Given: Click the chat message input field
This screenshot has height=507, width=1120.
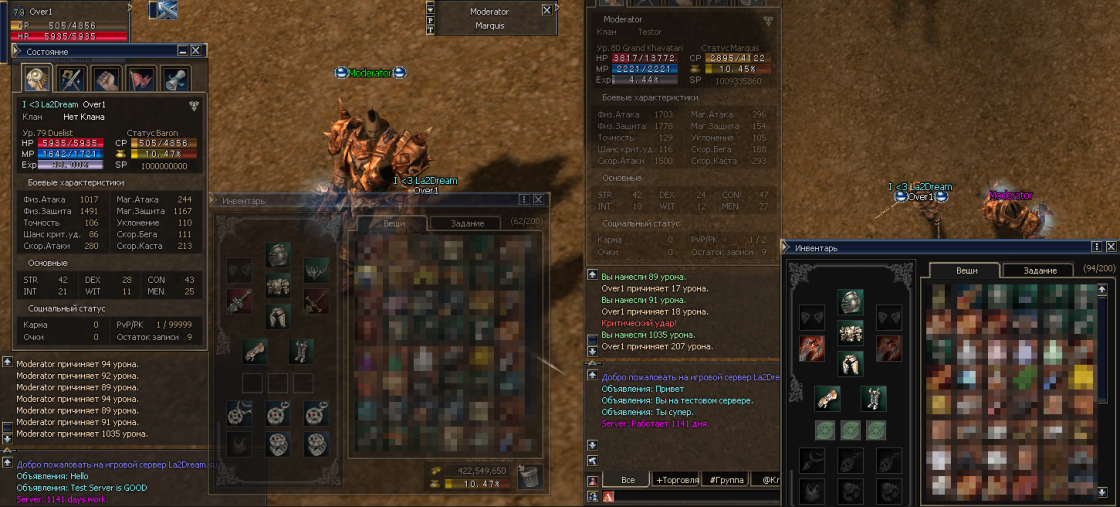Looking at the screenshot, I should pos(700,496).
